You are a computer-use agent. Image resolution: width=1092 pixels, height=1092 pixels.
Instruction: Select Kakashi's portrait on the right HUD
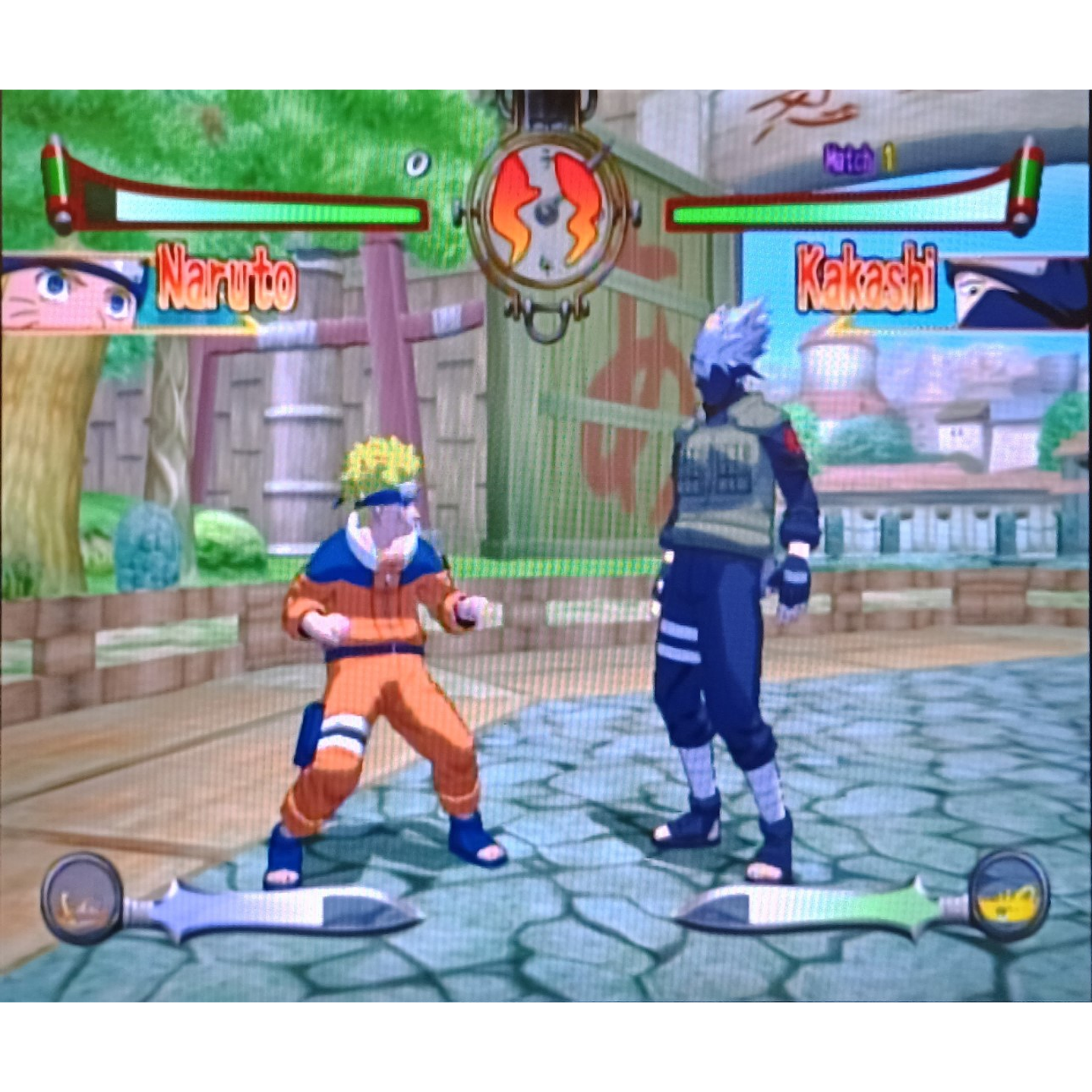(x=1018, y=291)
